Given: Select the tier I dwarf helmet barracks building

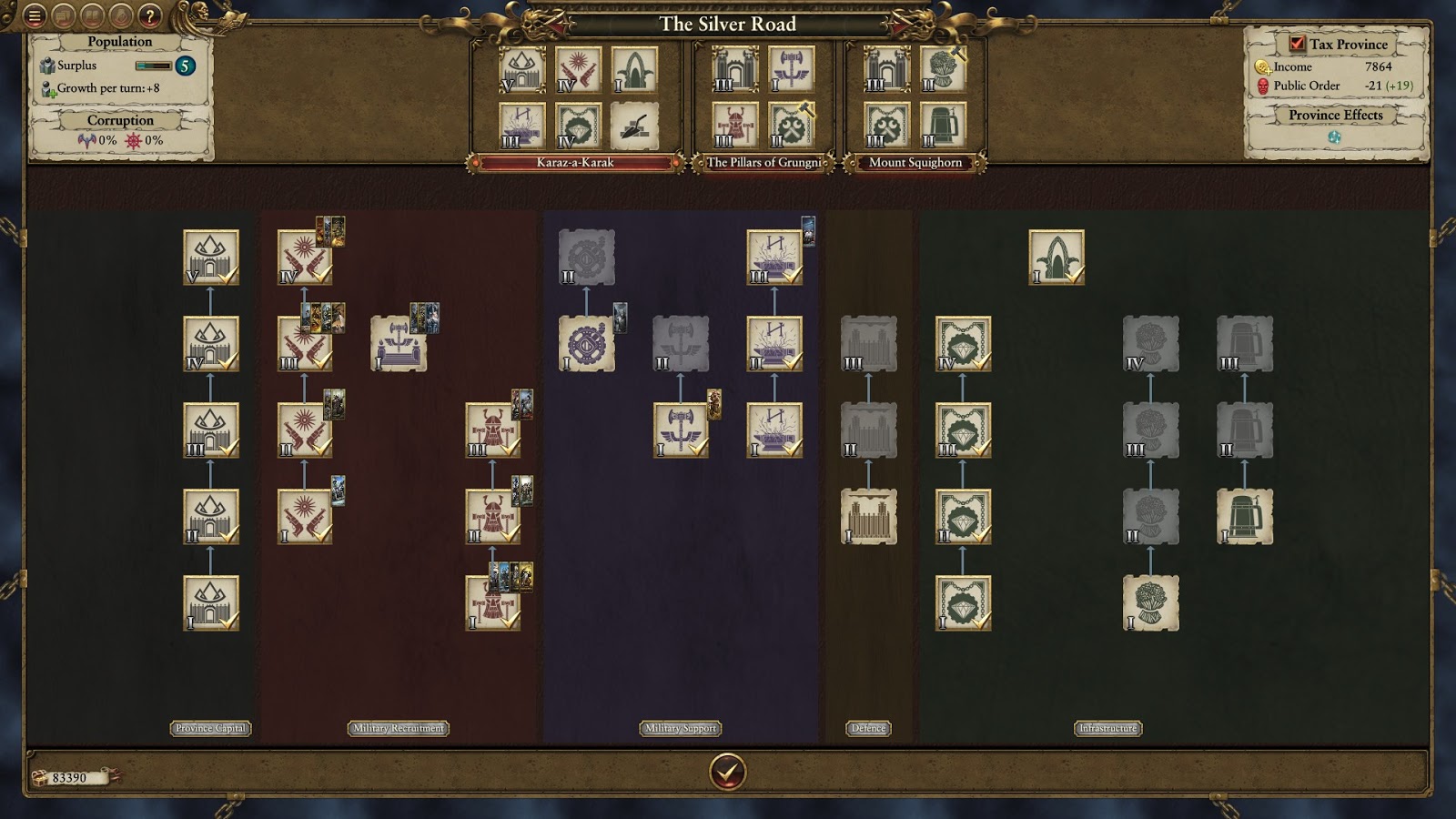Looking at the screenshot, I should (x=492, y=602).
